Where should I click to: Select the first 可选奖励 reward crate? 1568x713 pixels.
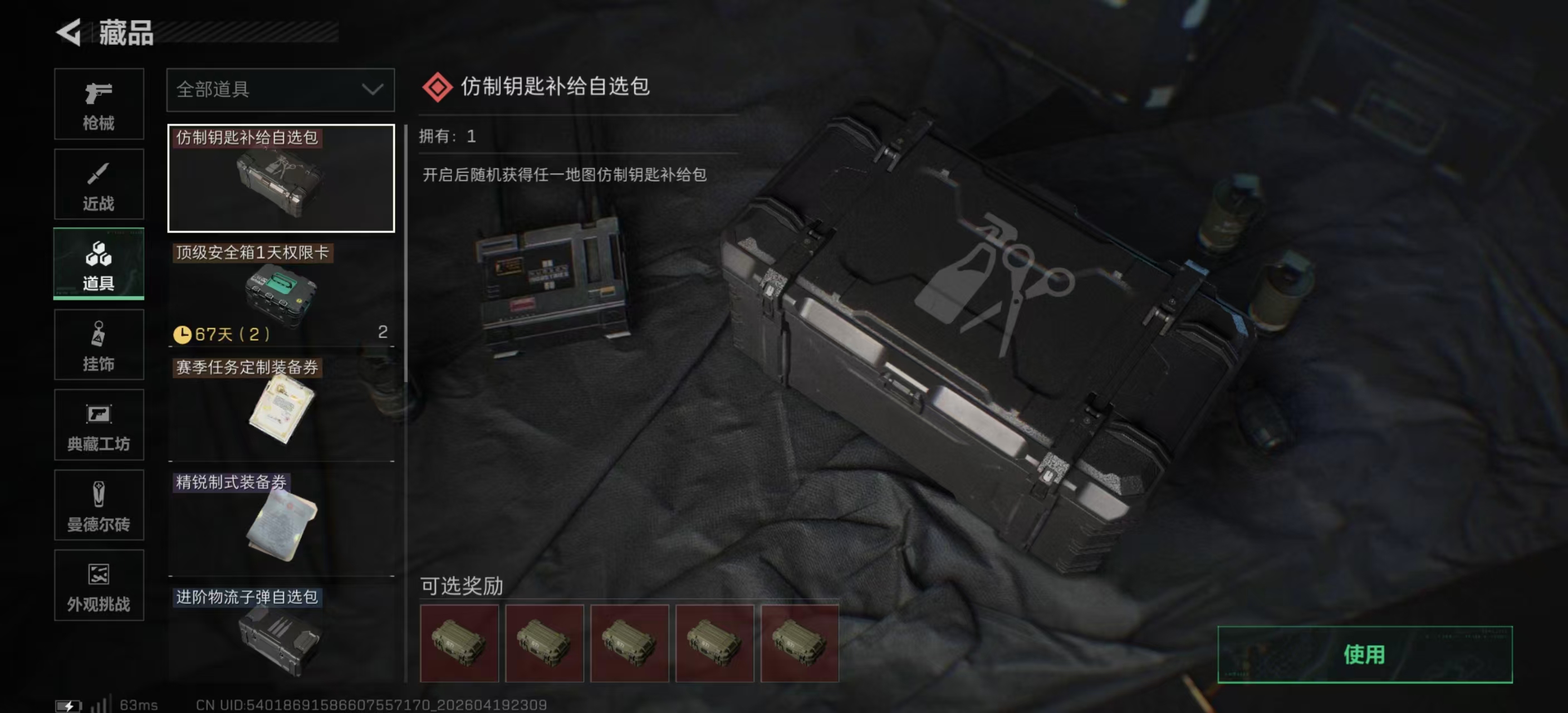click(458, 643)
